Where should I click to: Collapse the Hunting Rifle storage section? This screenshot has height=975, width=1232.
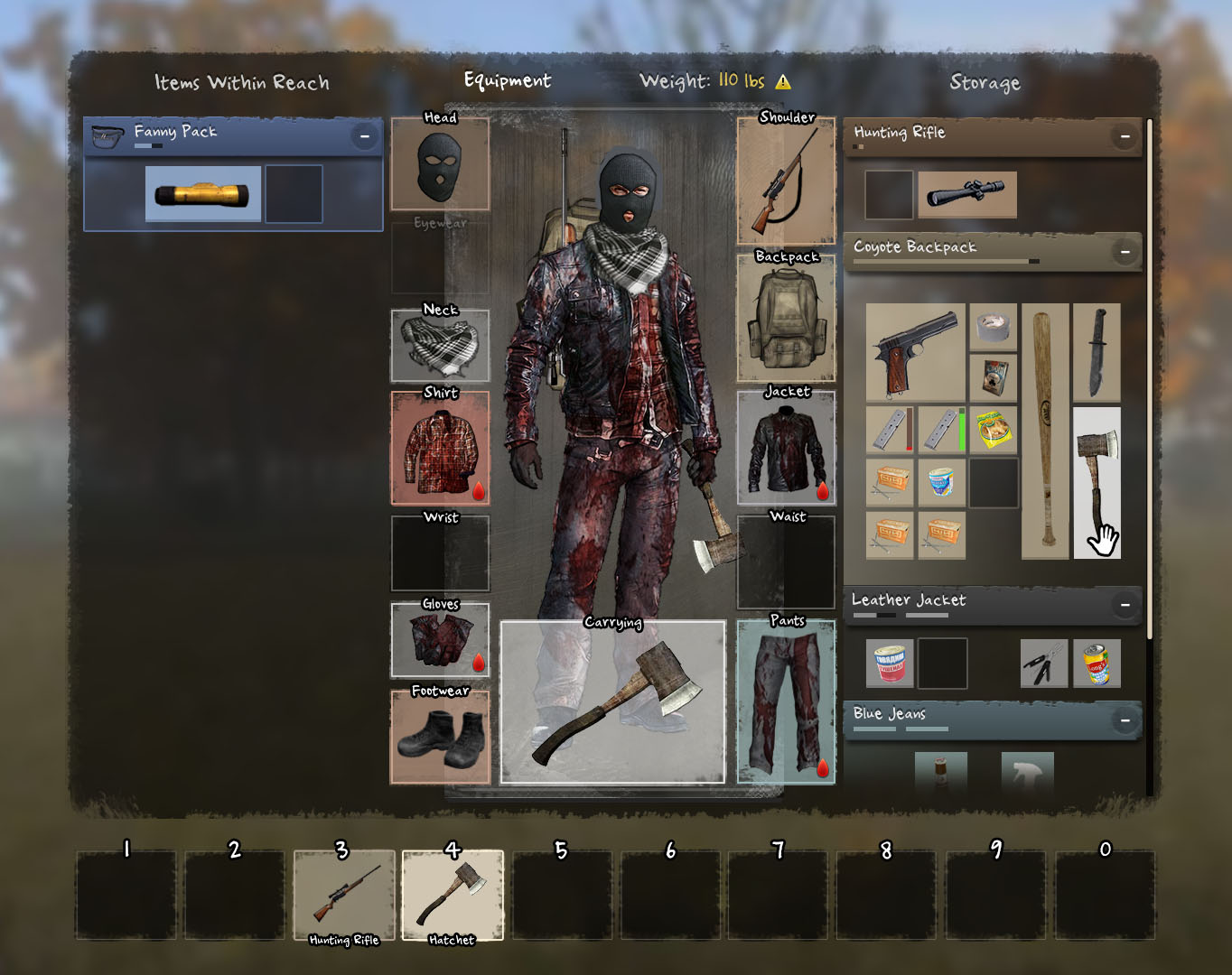tap(1125, 136)
